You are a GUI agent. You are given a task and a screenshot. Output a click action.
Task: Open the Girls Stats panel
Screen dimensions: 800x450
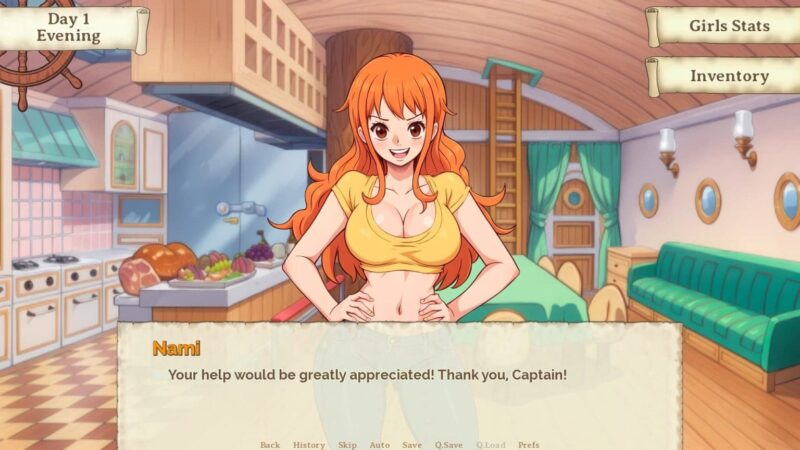point(728,26)
